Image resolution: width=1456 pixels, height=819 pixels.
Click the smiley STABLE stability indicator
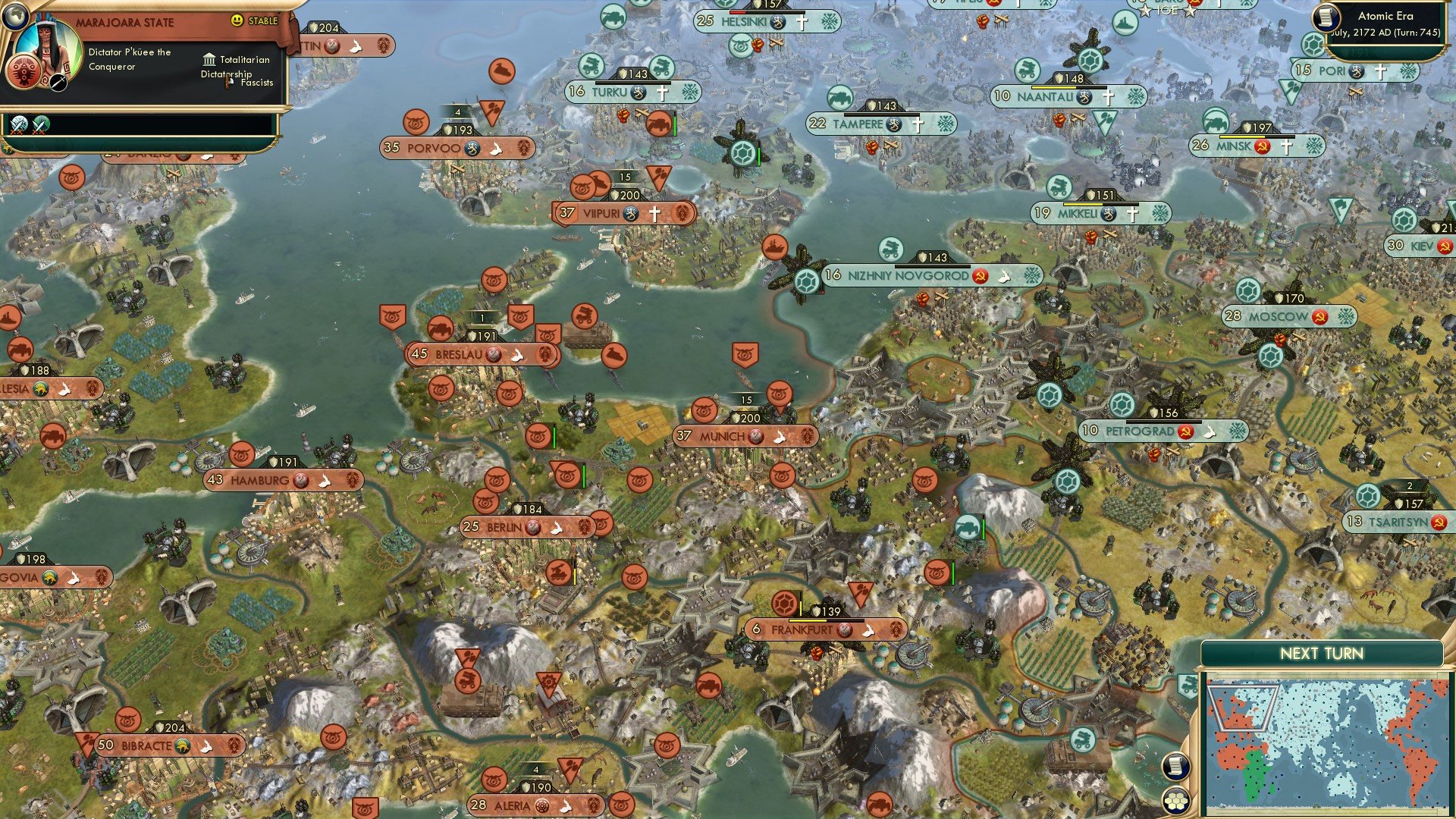pos(237,20)
